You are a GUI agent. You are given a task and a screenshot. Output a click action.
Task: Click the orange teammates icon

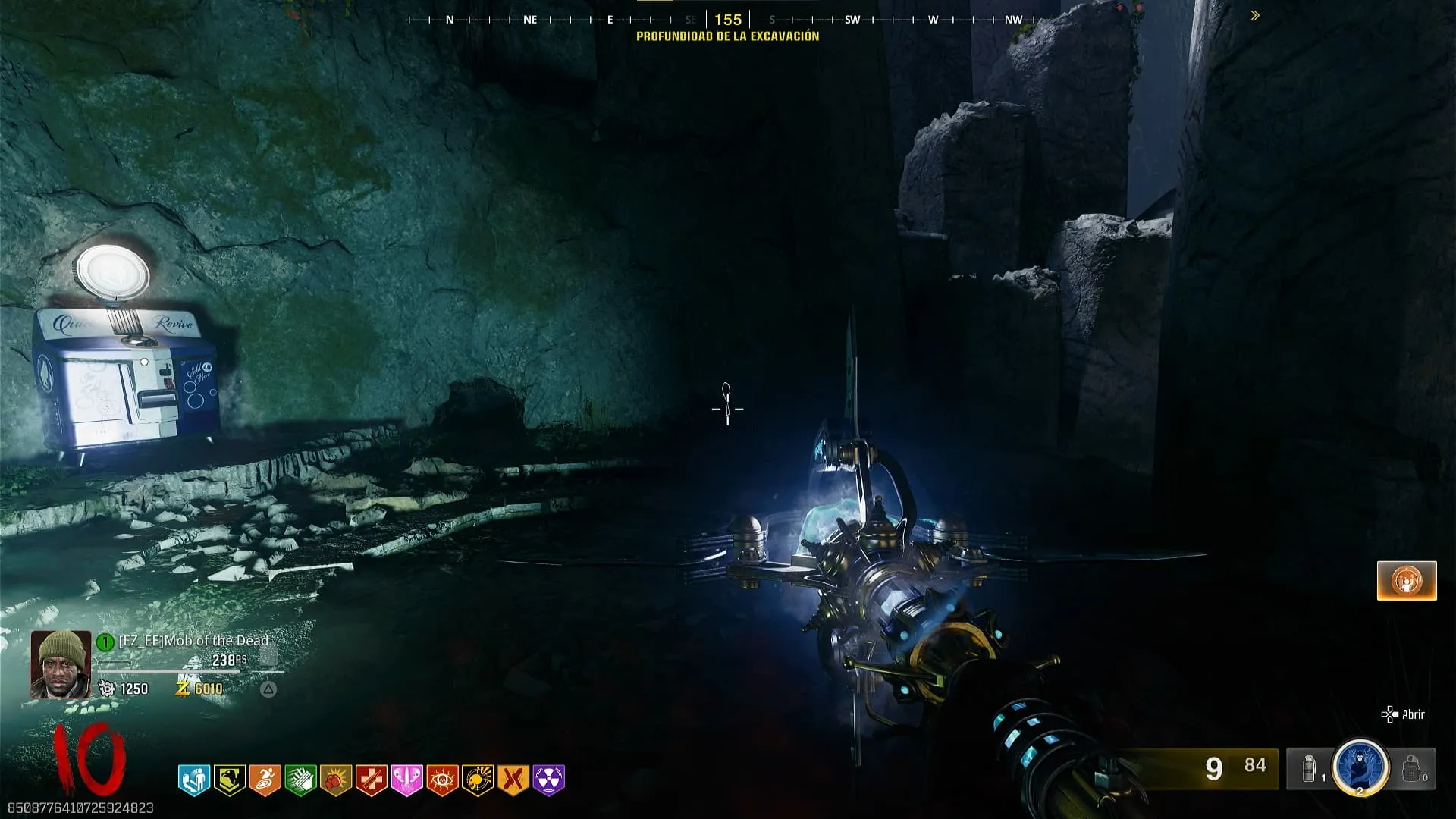tap(1407, 581)
